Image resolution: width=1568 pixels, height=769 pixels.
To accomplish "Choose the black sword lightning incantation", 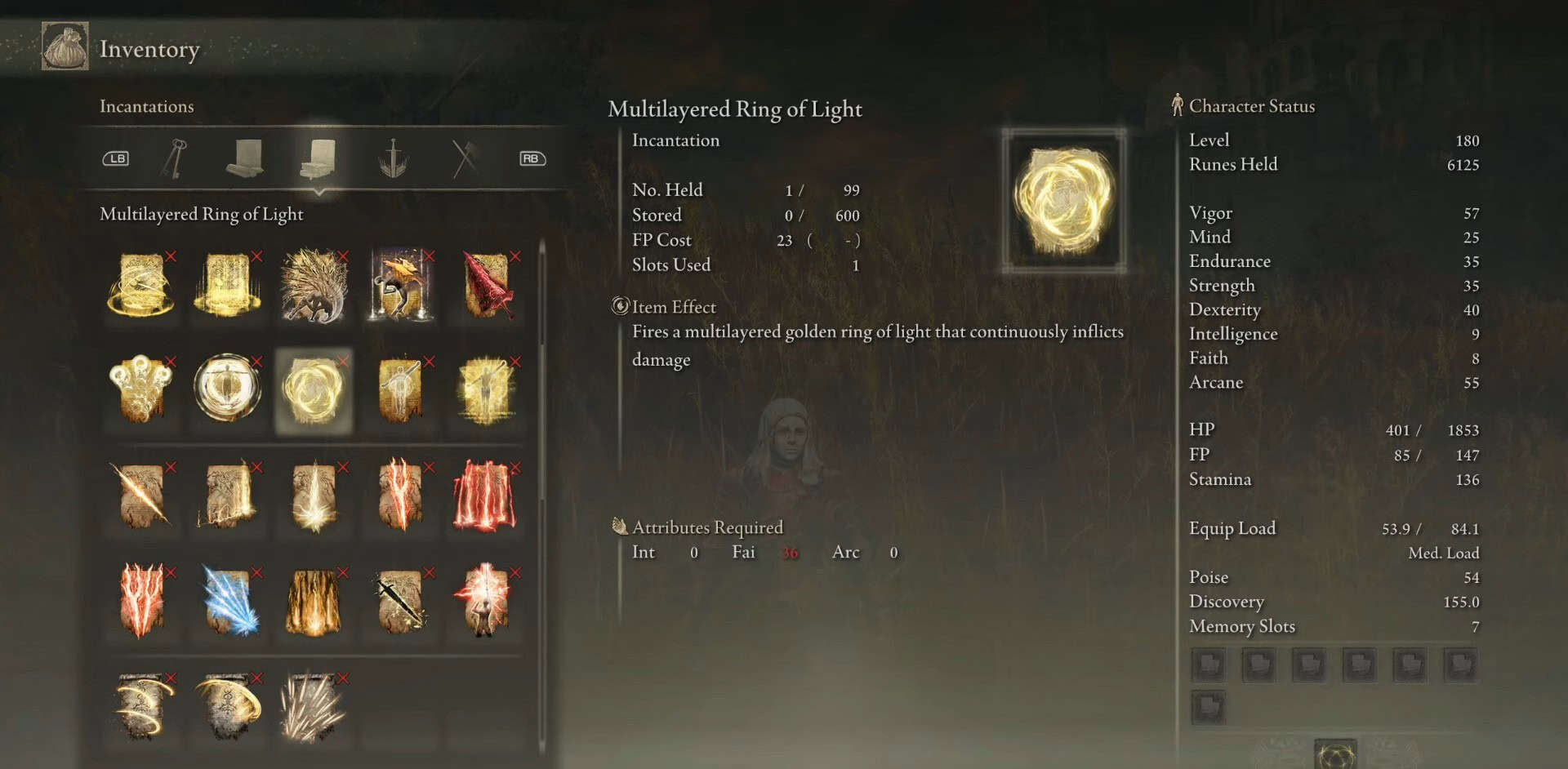I will 400,602.
